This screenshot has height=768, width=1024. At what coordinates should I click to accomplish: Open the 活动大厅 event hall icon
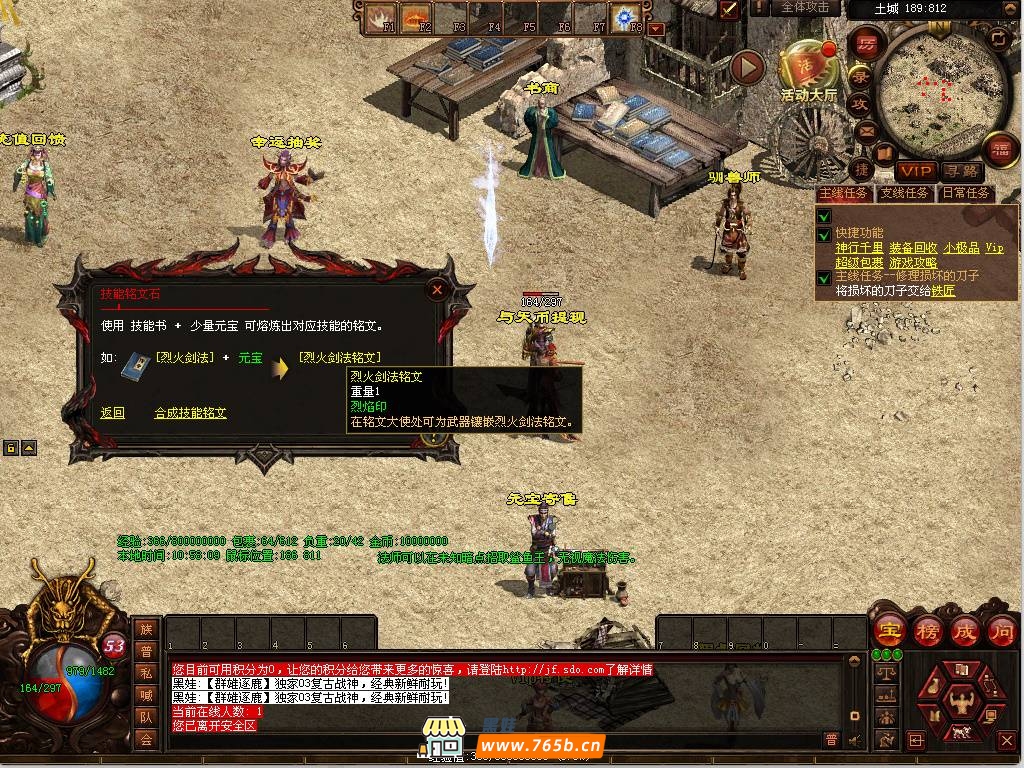click(809, 70)
